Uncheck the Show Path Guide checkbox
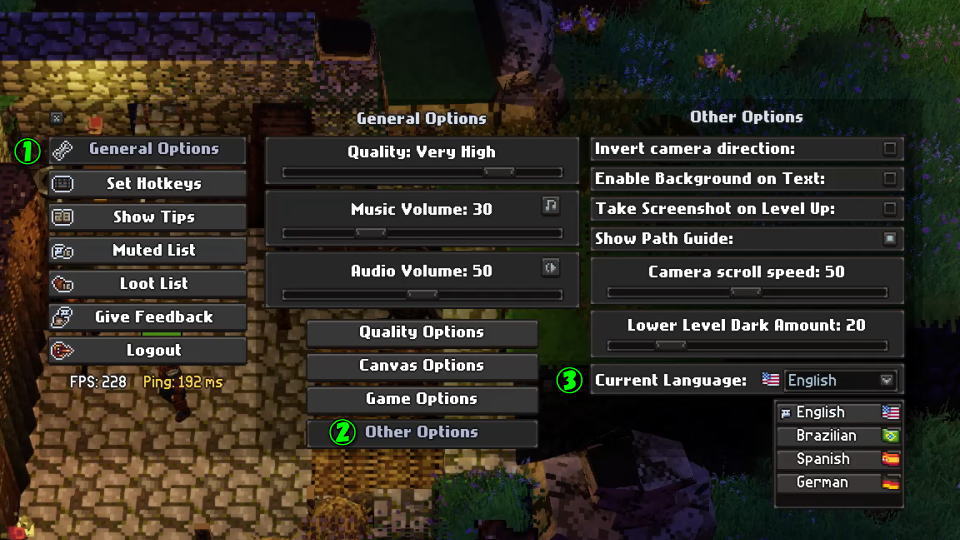960x540 pixels. (x=889, y=239)
